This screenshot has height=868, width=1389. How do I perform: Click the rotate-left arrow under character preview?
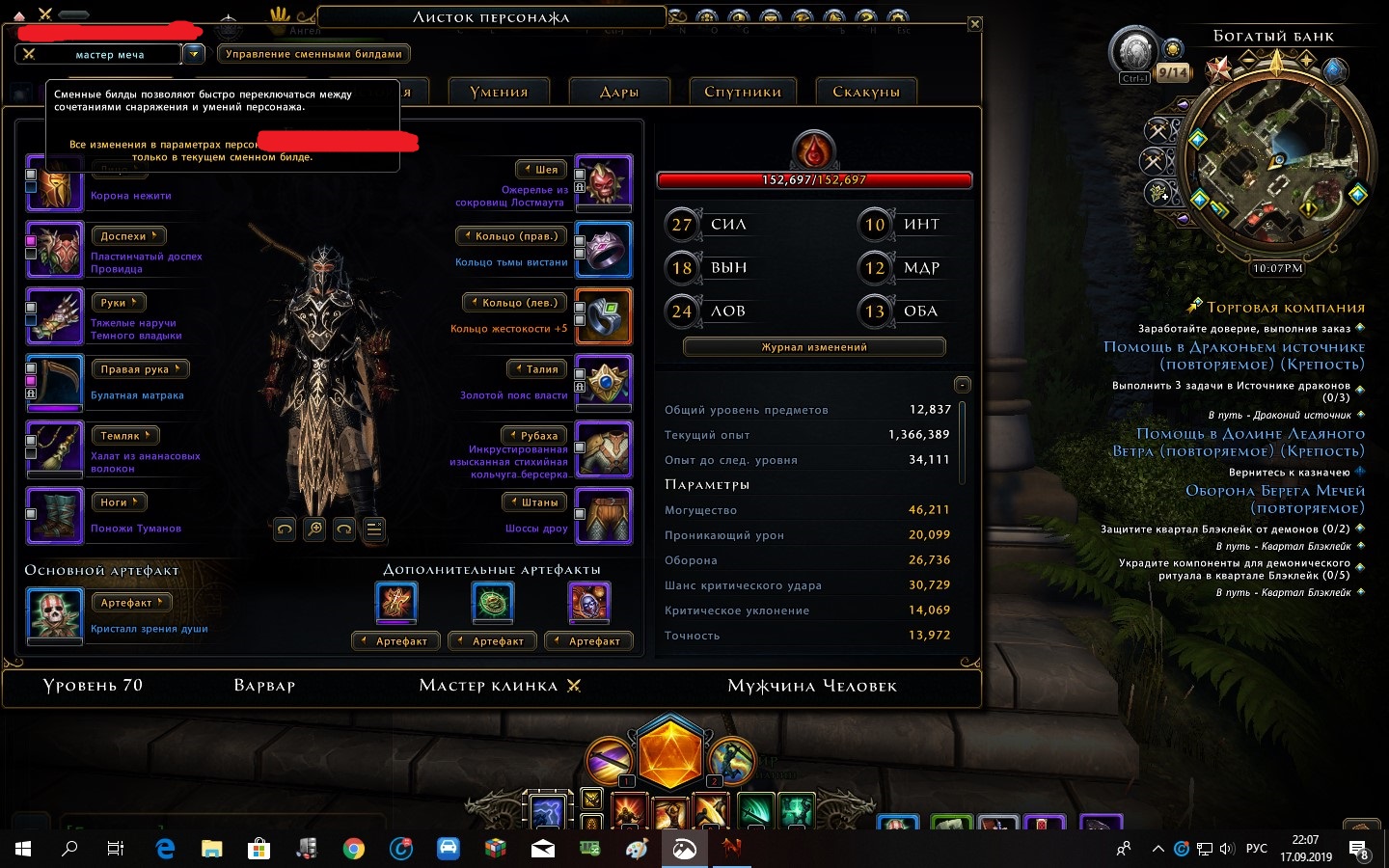coord(285,529)
